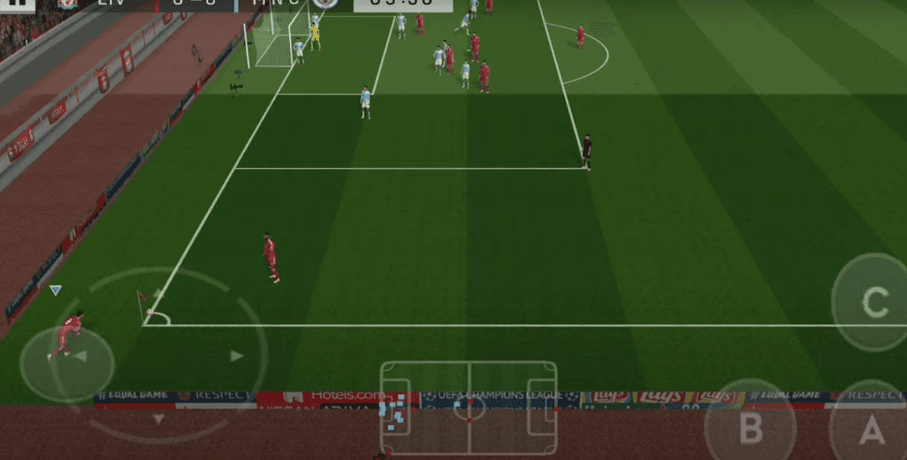Screen dimensions: 907x460
Task: Click the pitch radar minimap
Action: [468, 406]
